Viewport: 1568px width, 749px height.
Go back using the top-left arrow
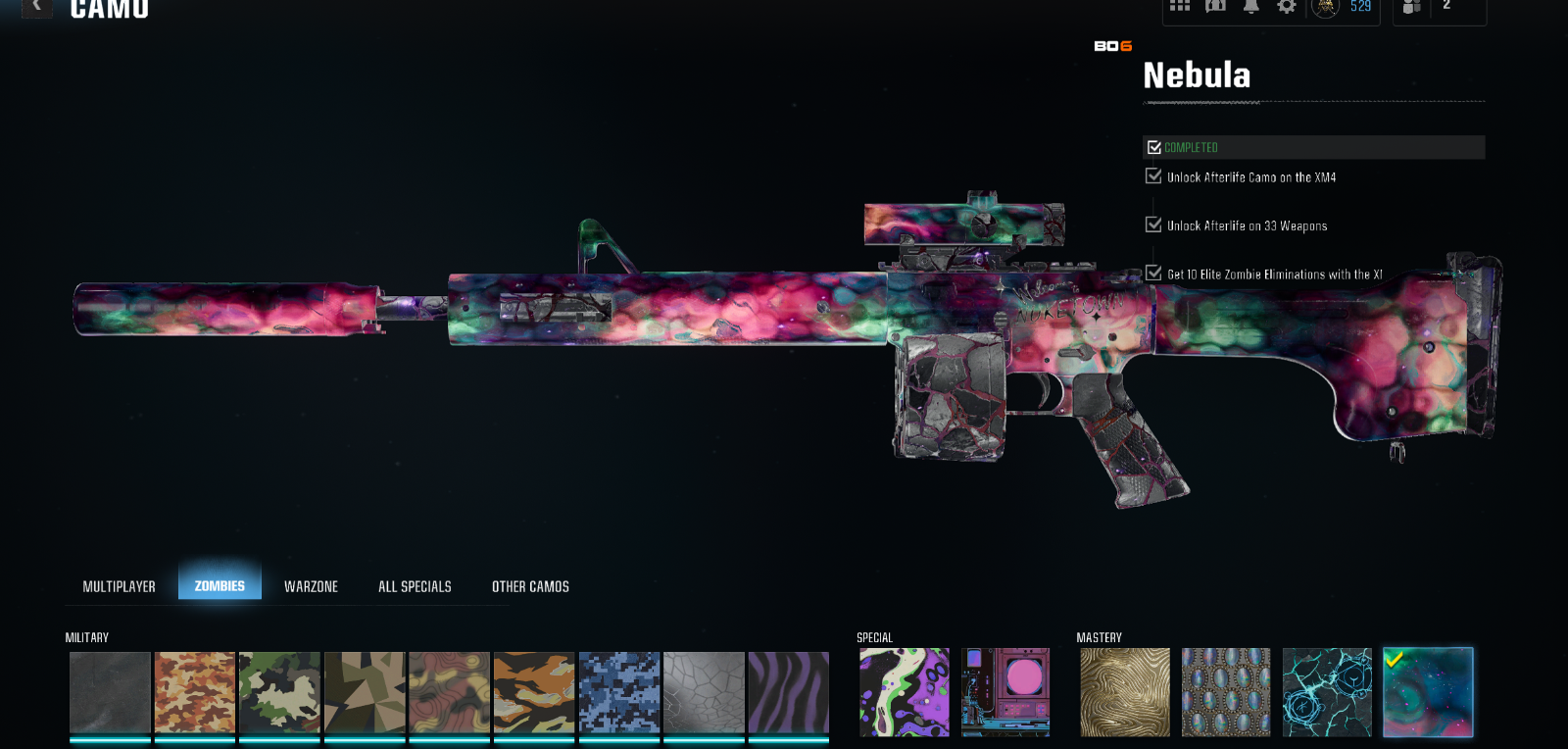point(36,7)
